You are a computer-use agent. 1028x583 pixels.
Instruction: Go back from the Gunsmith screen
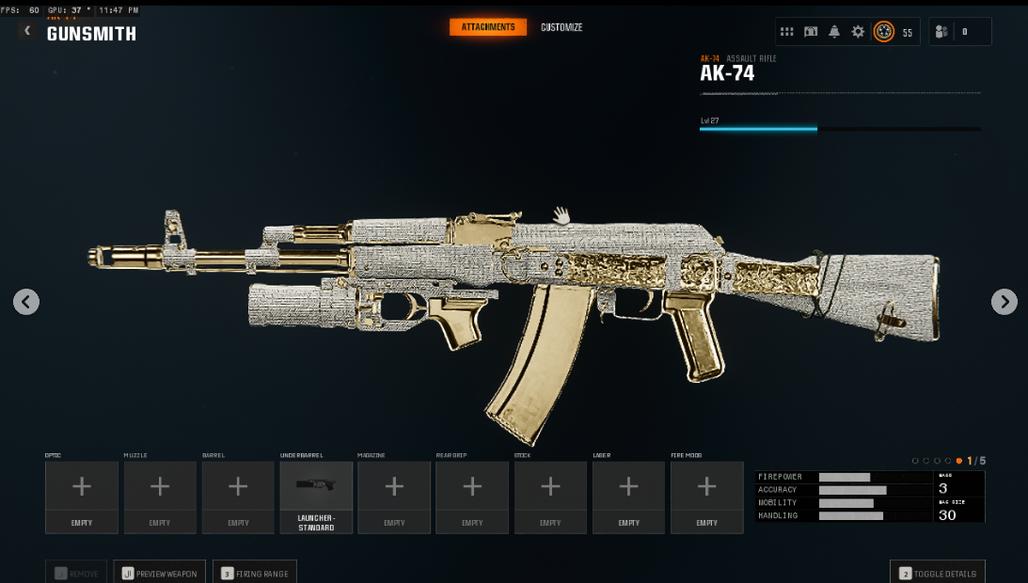click(x=27, y=31)
